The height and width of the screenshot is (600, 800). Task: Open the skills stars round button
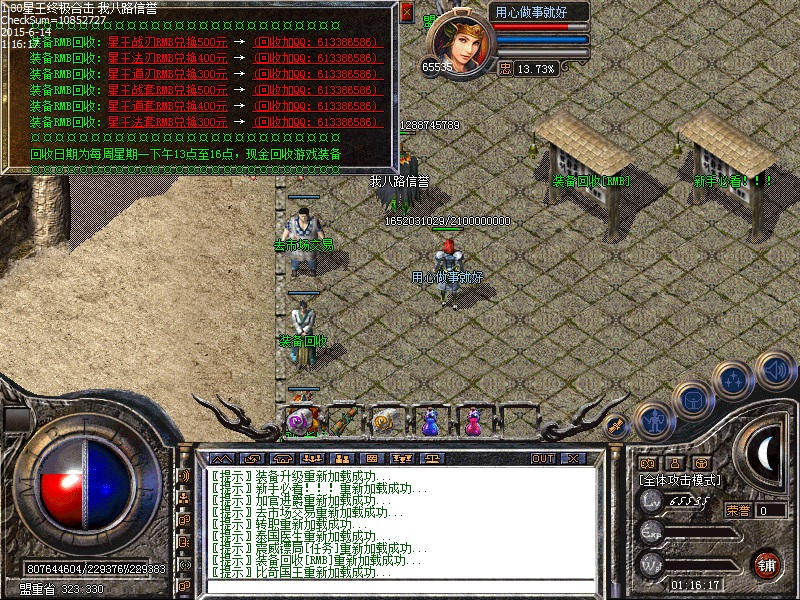click(x=733, y=378)
